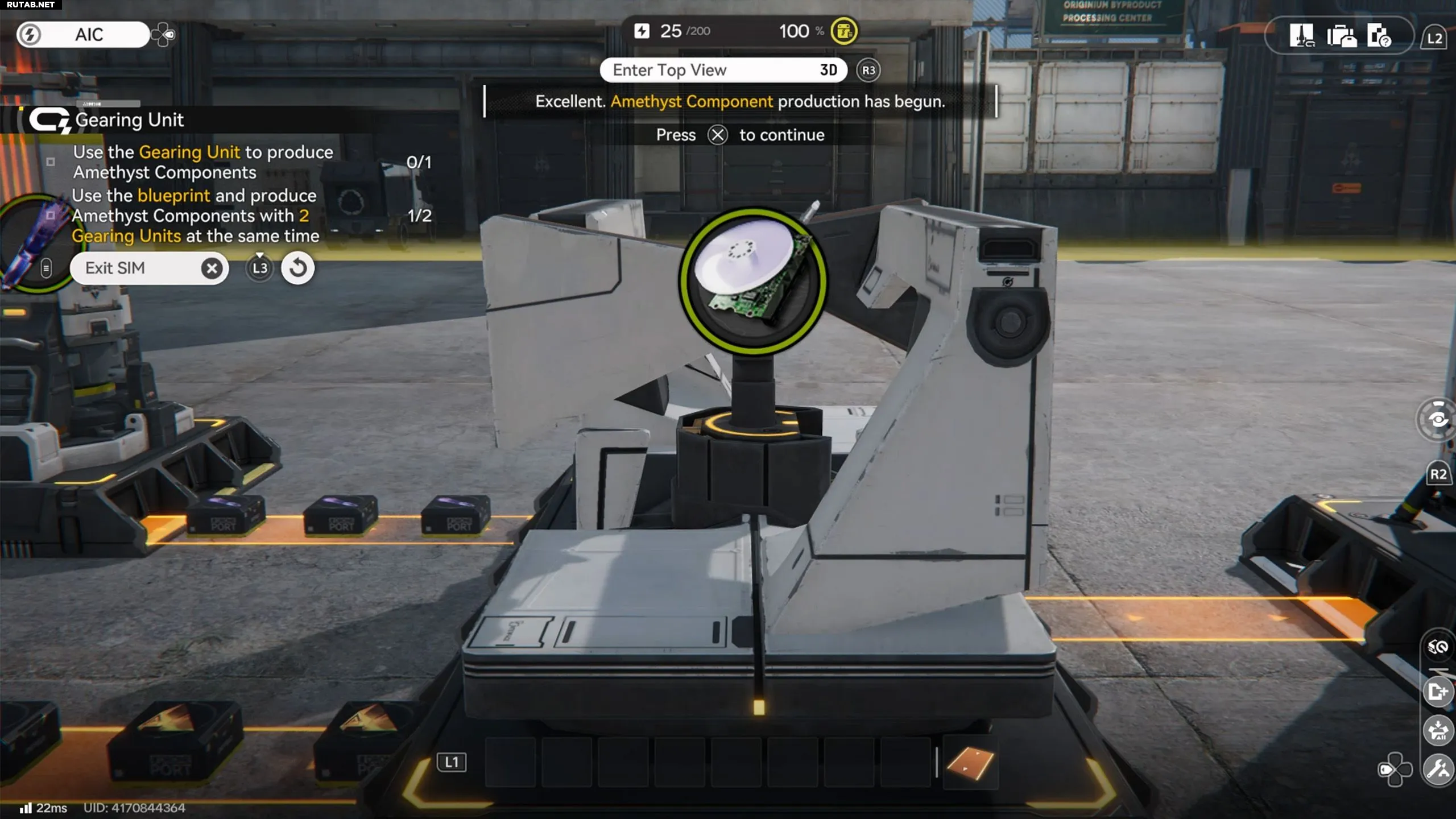Image resolution: width=1456 pixels, height=819 pixels.
Task: Open the blueprint help icon with question mark
Action: (x=1379, y=36)
